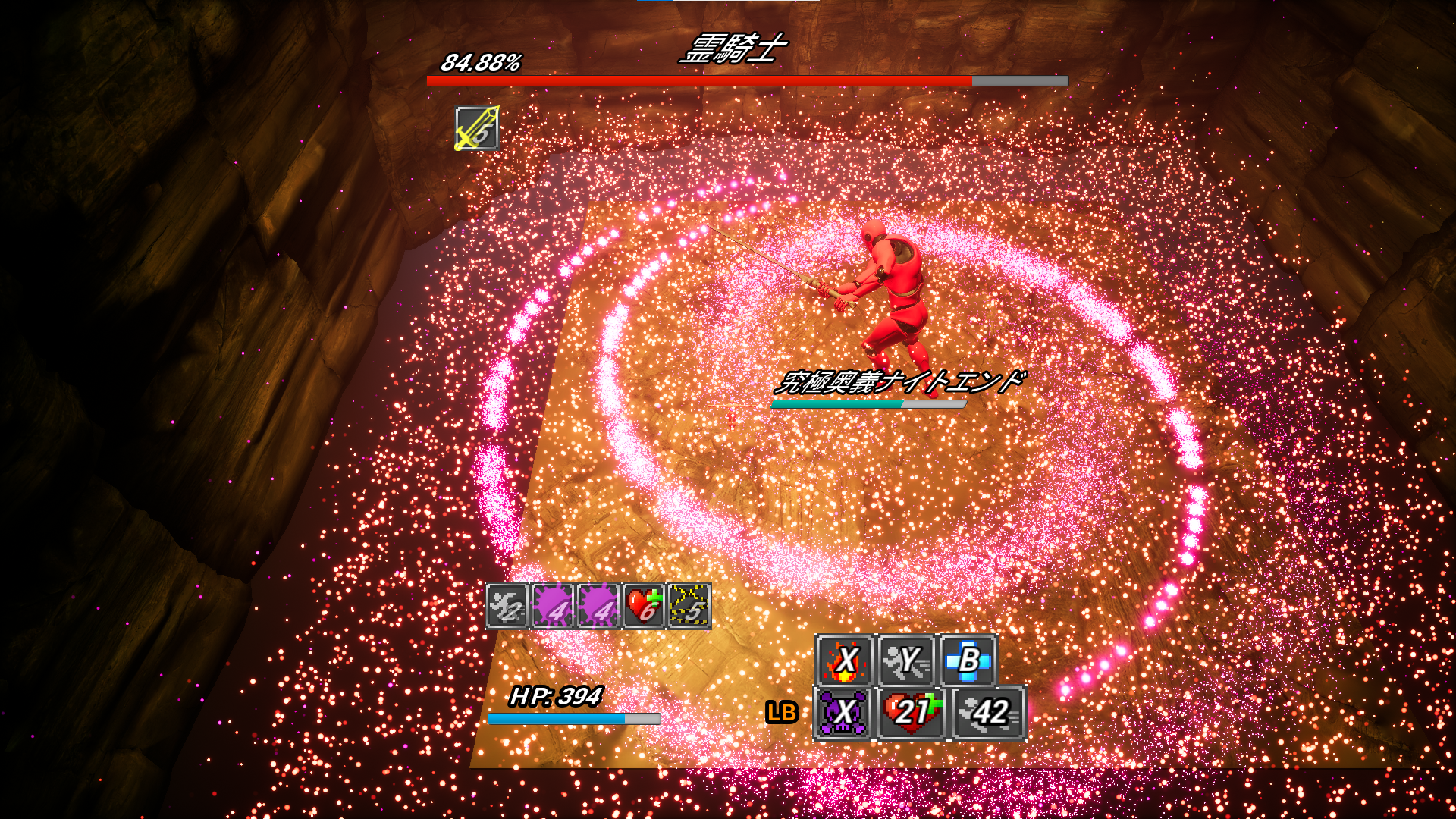Click the boss's yellow sword buff icon
The height and width of the screenshot is (819, 1456).
476,128
